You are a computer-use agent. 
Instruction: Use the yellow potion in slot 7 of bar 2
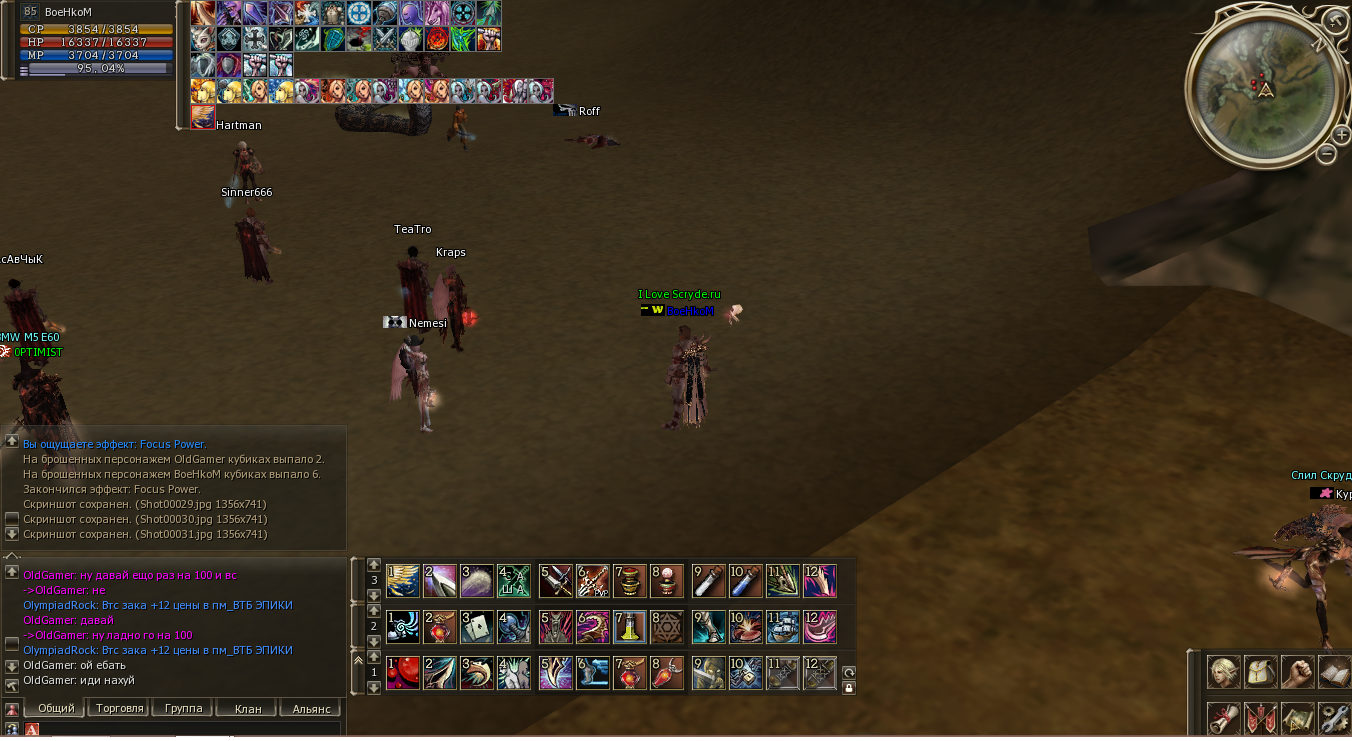(x=629, y=627)
